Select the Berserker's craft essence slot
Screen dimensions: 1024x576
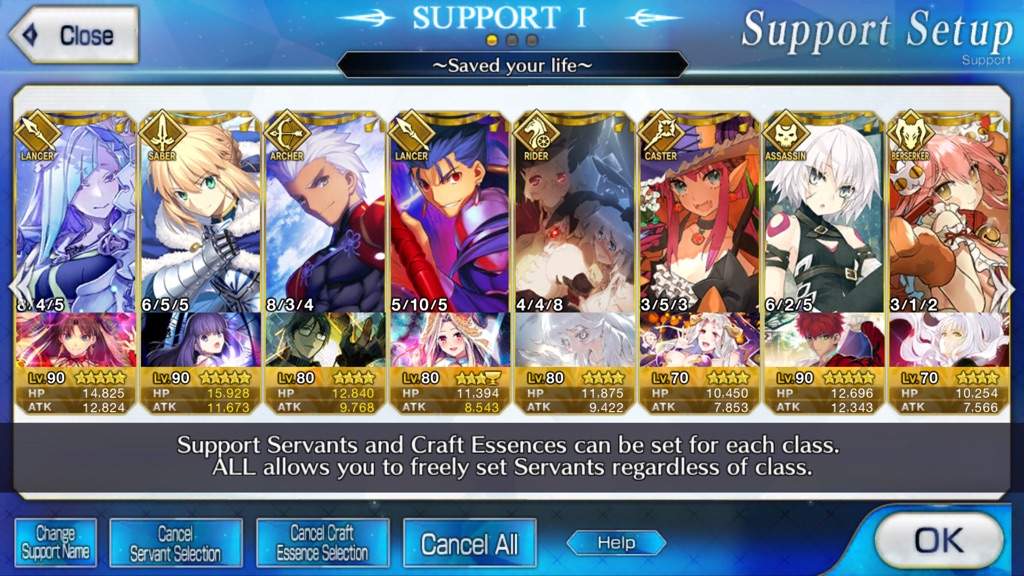coord(947,340)
